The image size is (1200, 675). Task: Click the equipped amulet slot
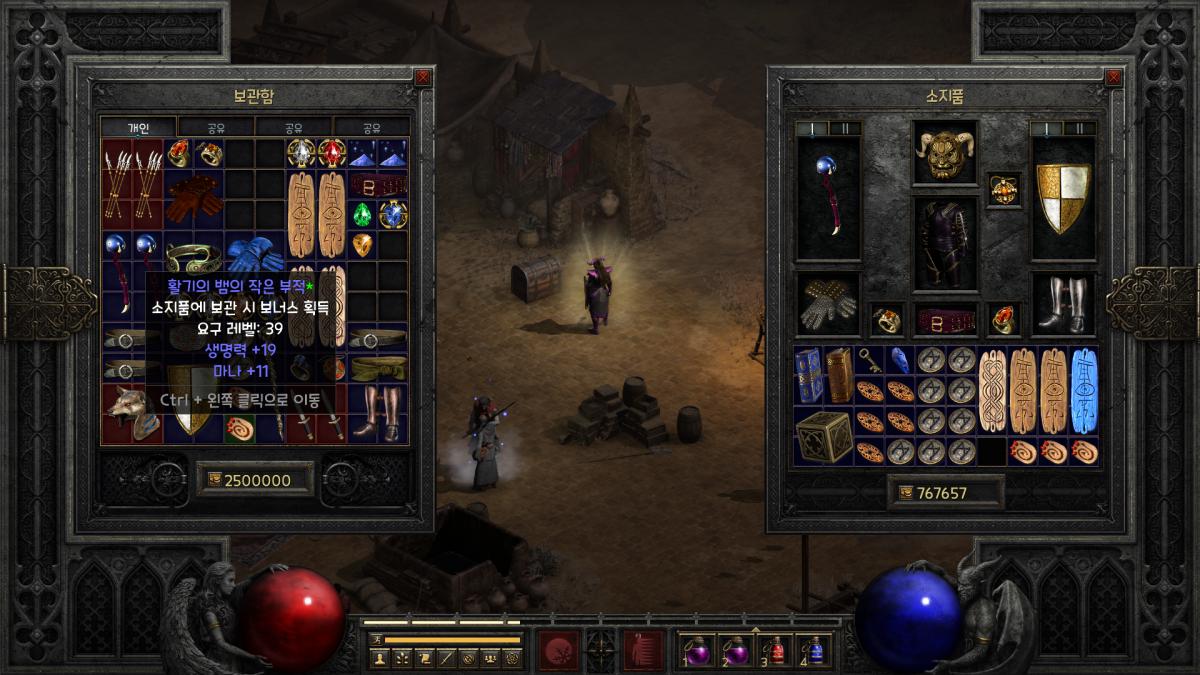pos(1004,188)
